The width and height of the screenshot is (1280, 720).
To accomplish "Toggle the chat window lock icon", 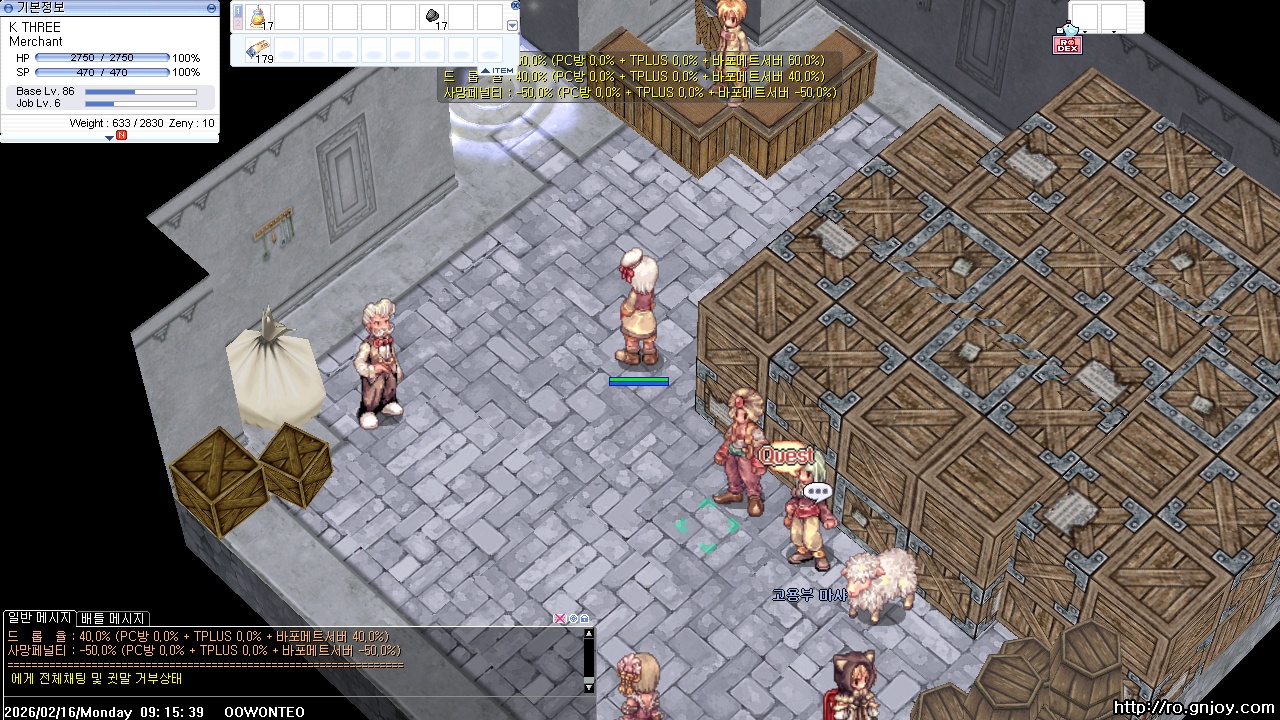I will click(x=585, y=619).
